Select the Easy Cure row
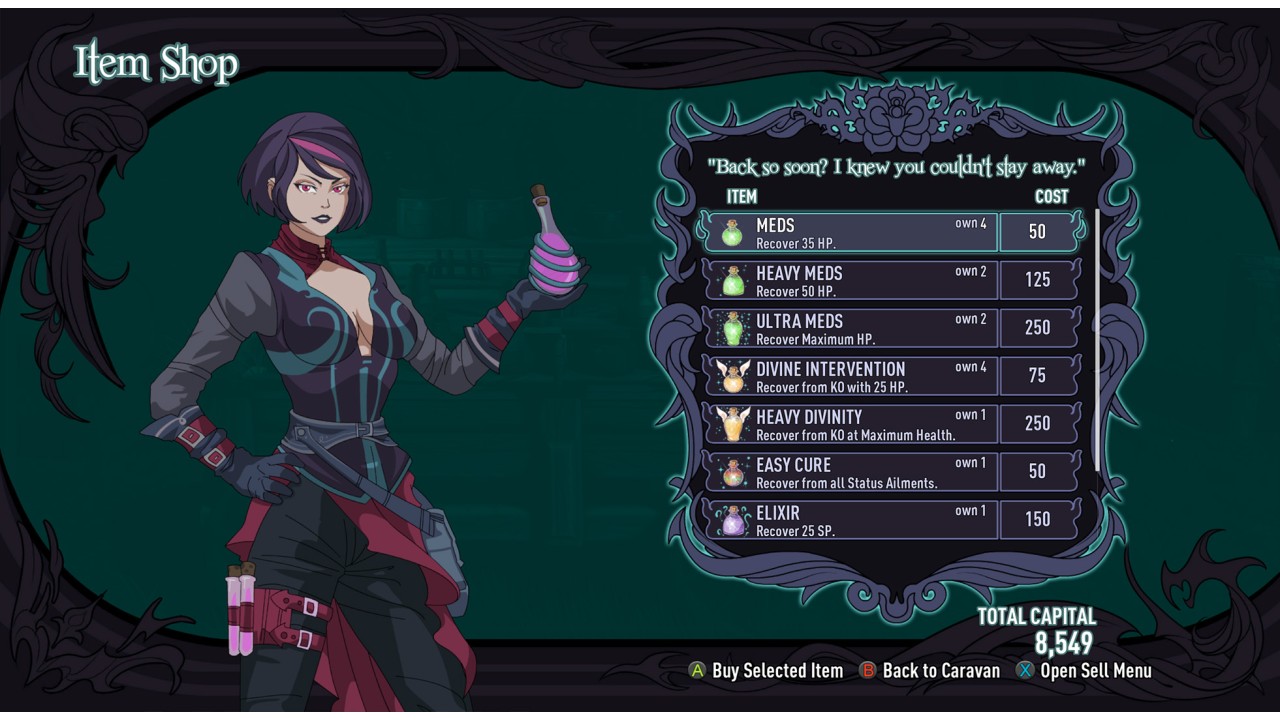Image resolution: width=1280 pixels, height=720 pixels. click(852, 472)
